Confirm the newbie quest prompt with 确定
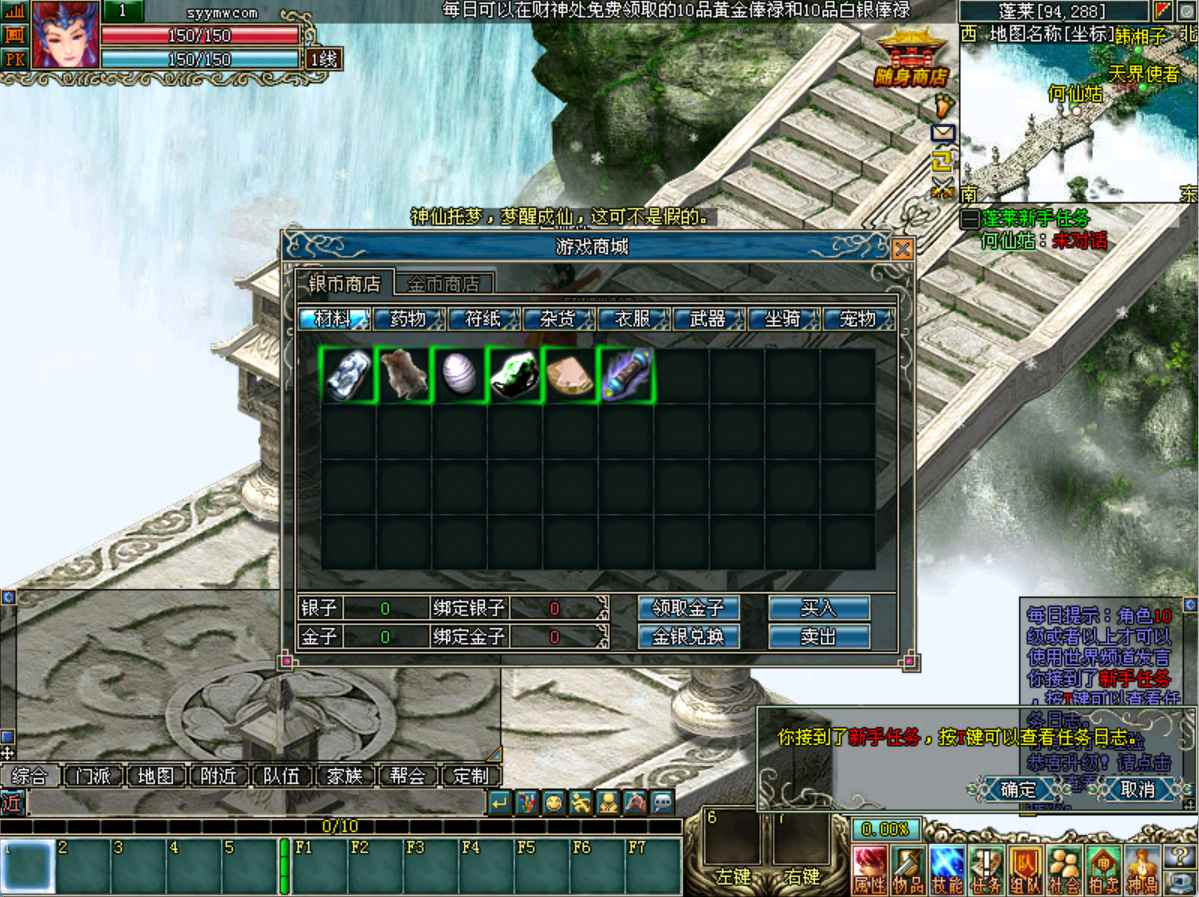Screen dimensions: 1199x897 point(1019,789)
